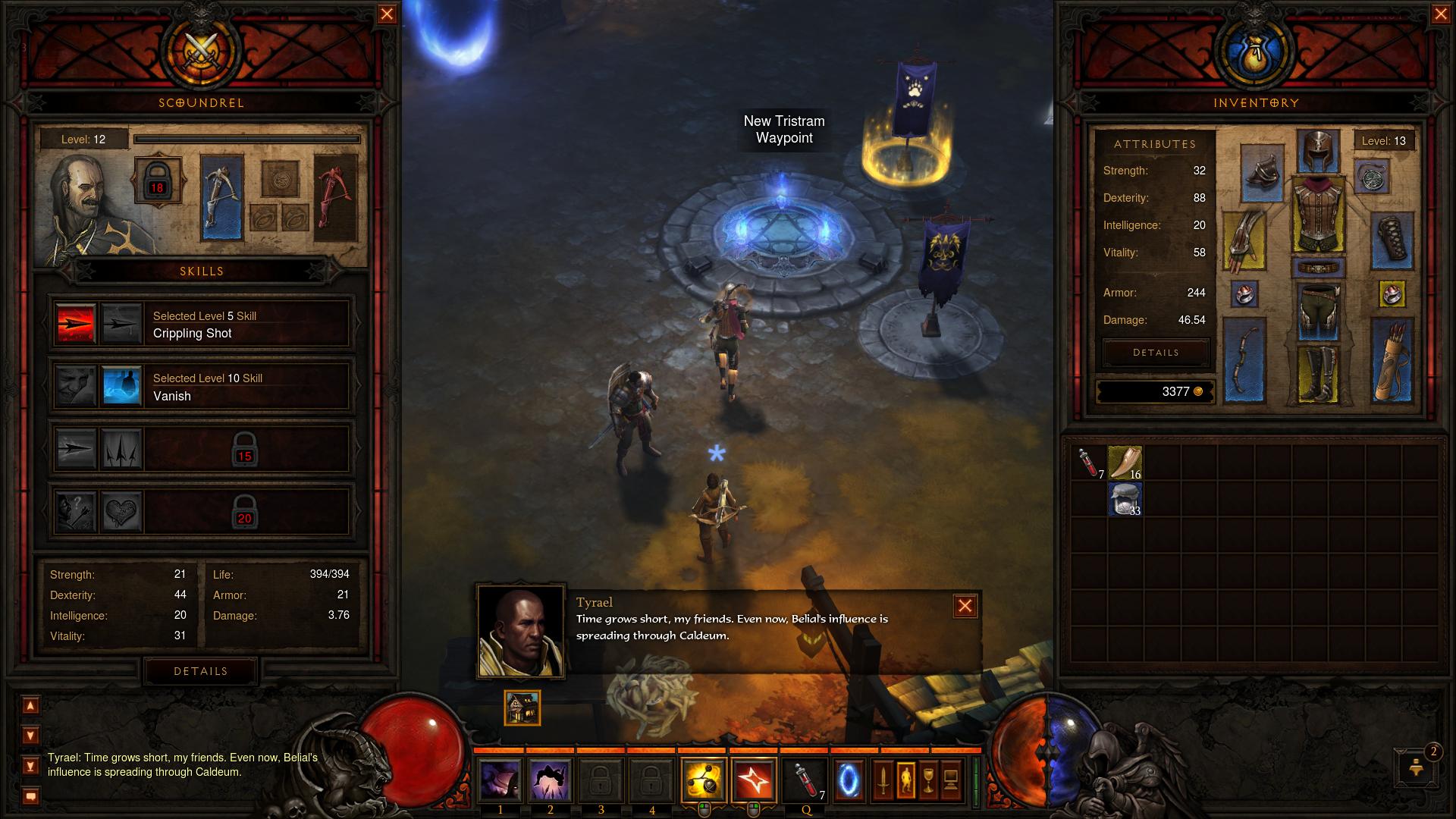Select the equipped quiver slot
1456x819 pixels.
click(1392, 360)
